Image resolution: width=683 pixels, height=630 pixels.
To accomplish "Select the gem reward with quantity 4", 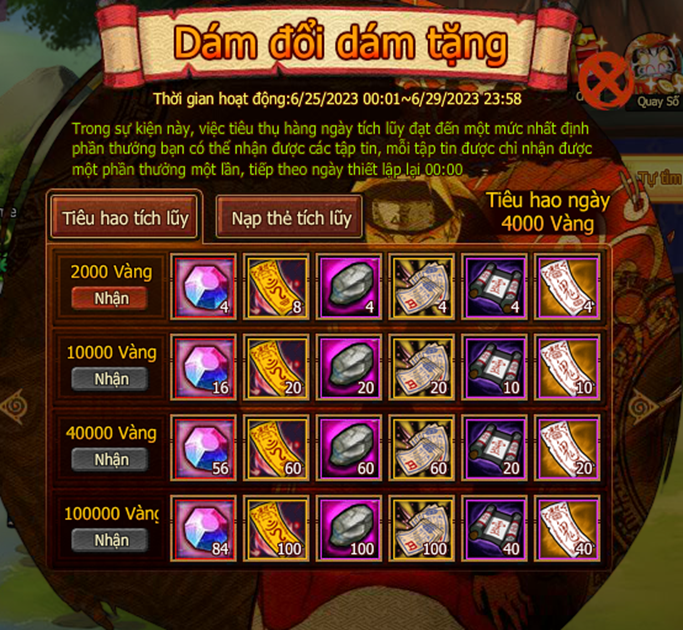I will [x=204, y=285].
